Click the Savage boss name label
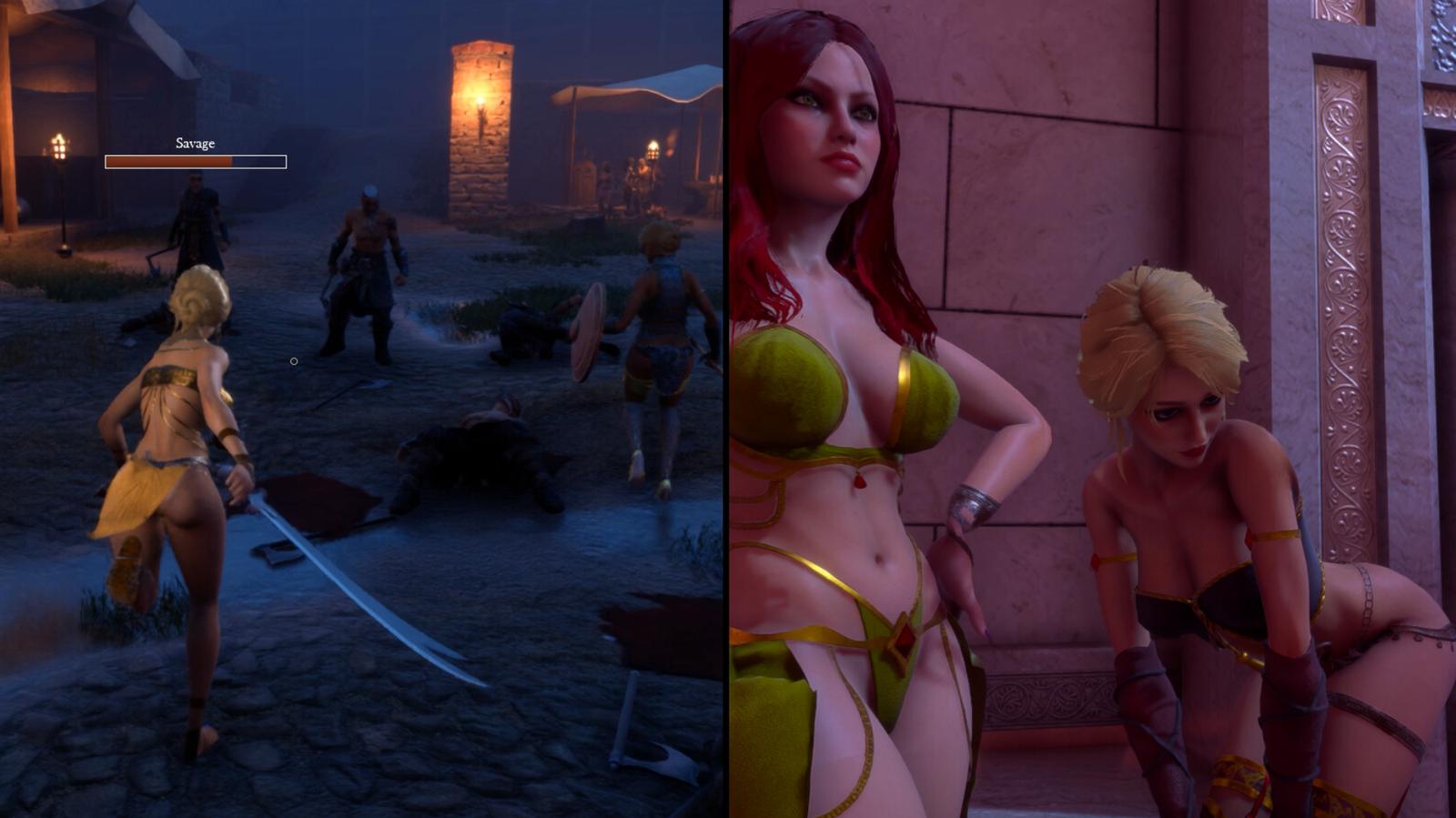This screenshot has height=818, width=1456. point(196,143)
